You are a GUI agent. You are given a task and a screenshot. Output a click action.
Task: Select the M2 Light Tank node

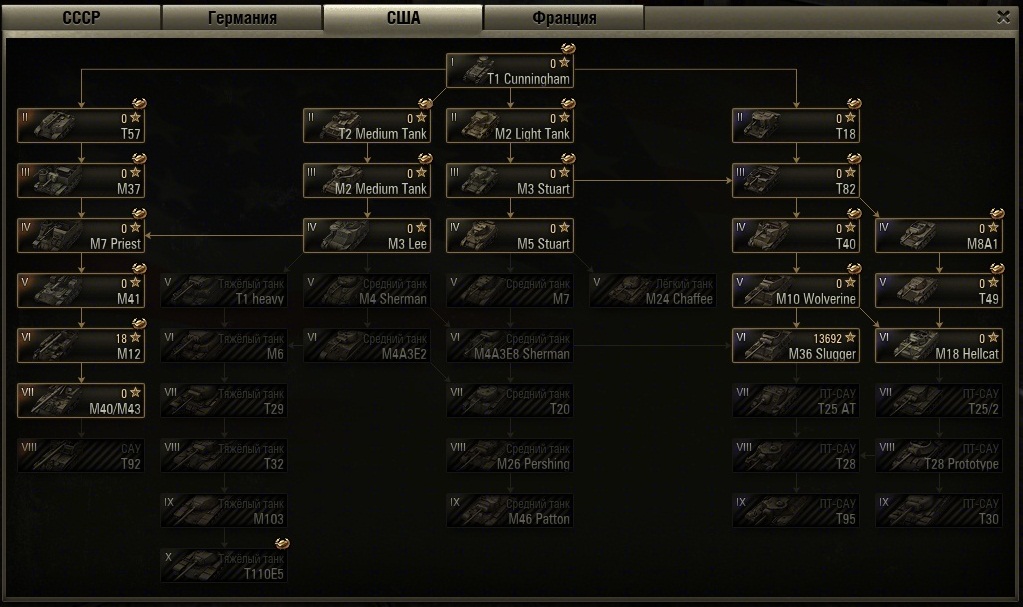[510, 126]
